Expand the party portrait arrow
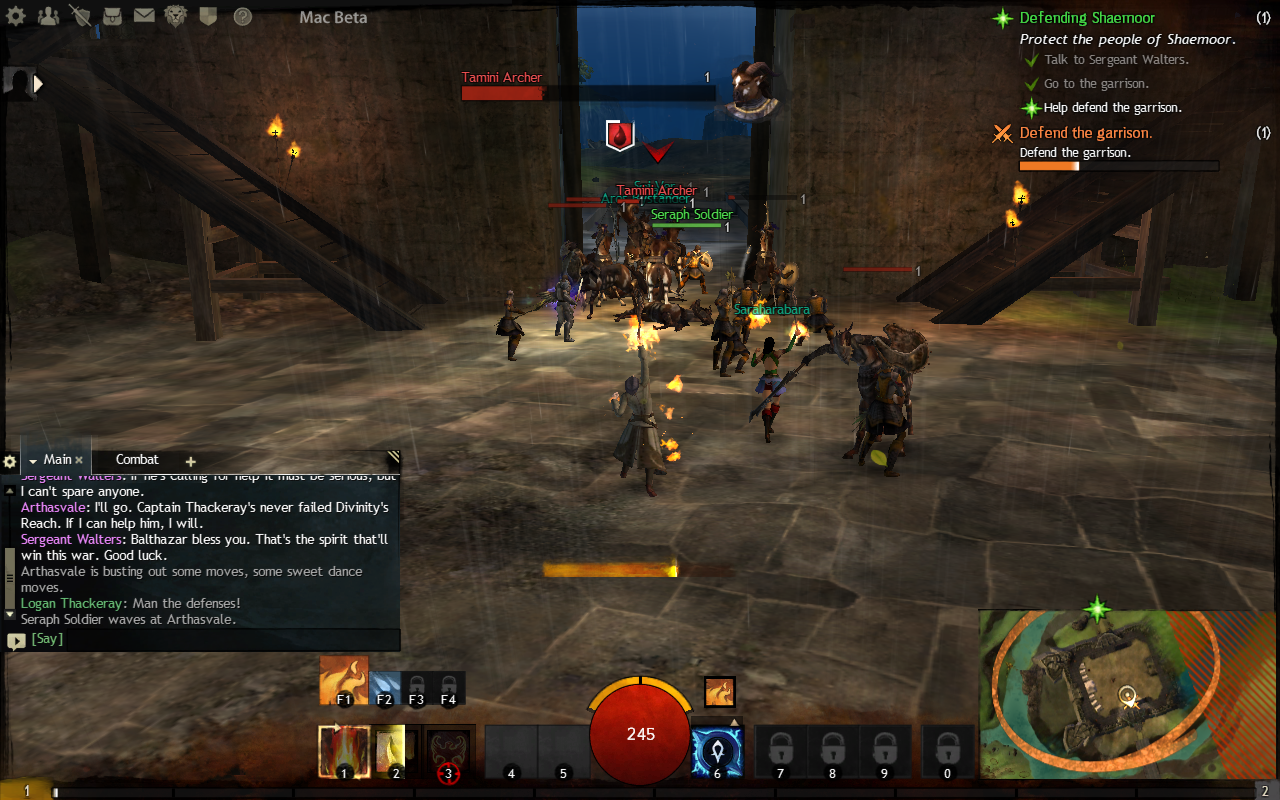Screen dimensions: 1280x800 [x=39, y=84]
